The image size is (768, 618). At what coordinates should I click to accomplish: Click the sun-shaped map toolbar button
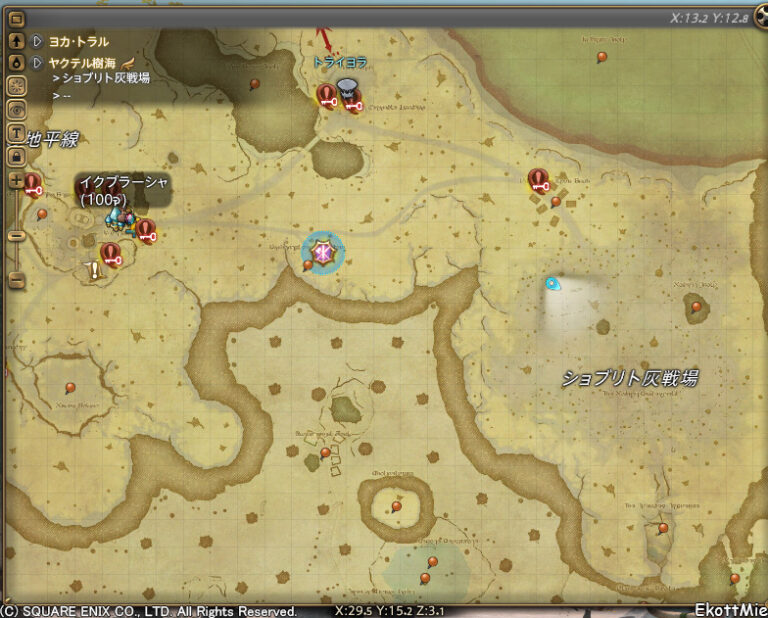click(x=16, y=86)
